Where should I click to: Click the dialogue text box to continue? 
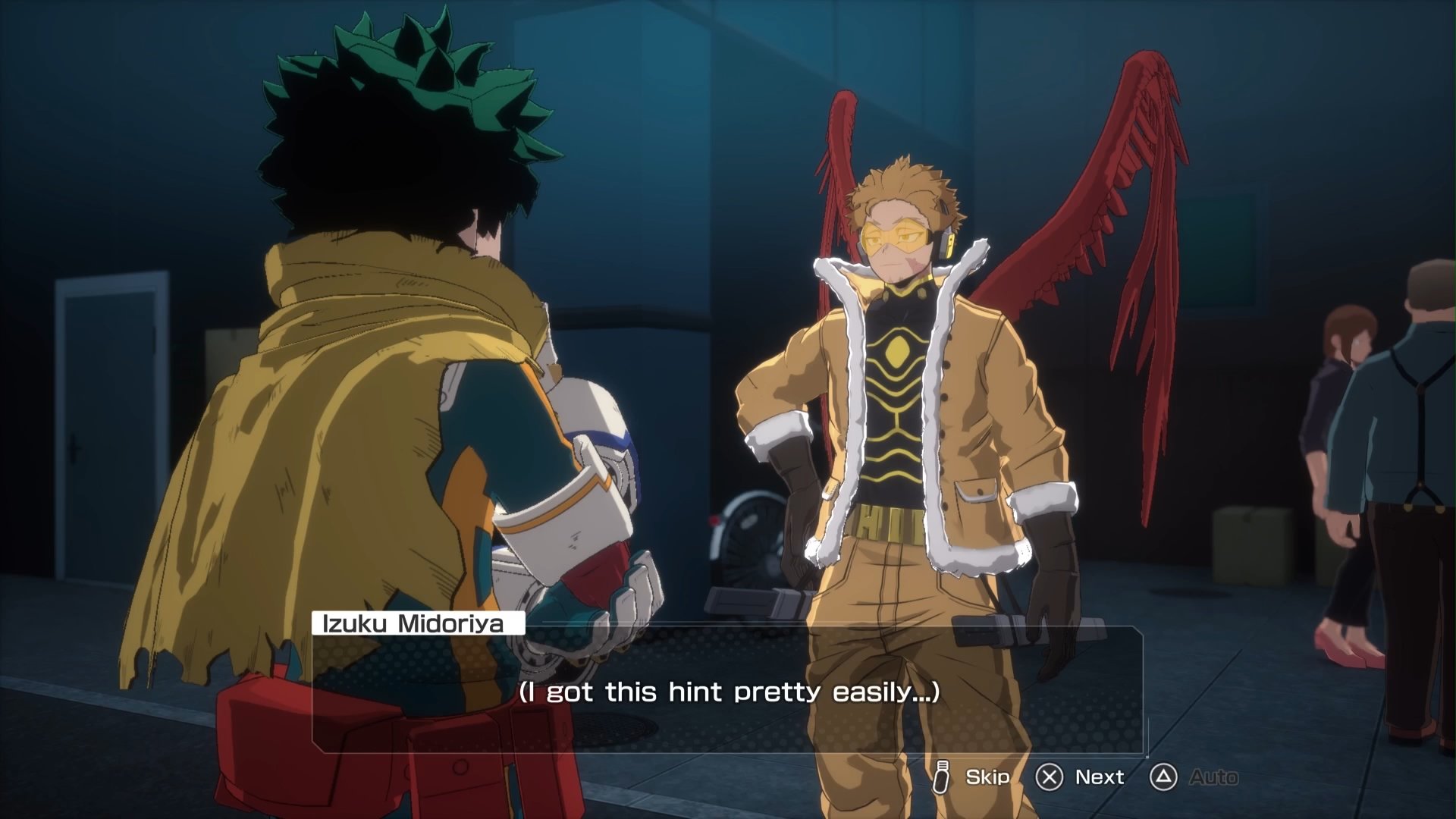click(728, 691)
